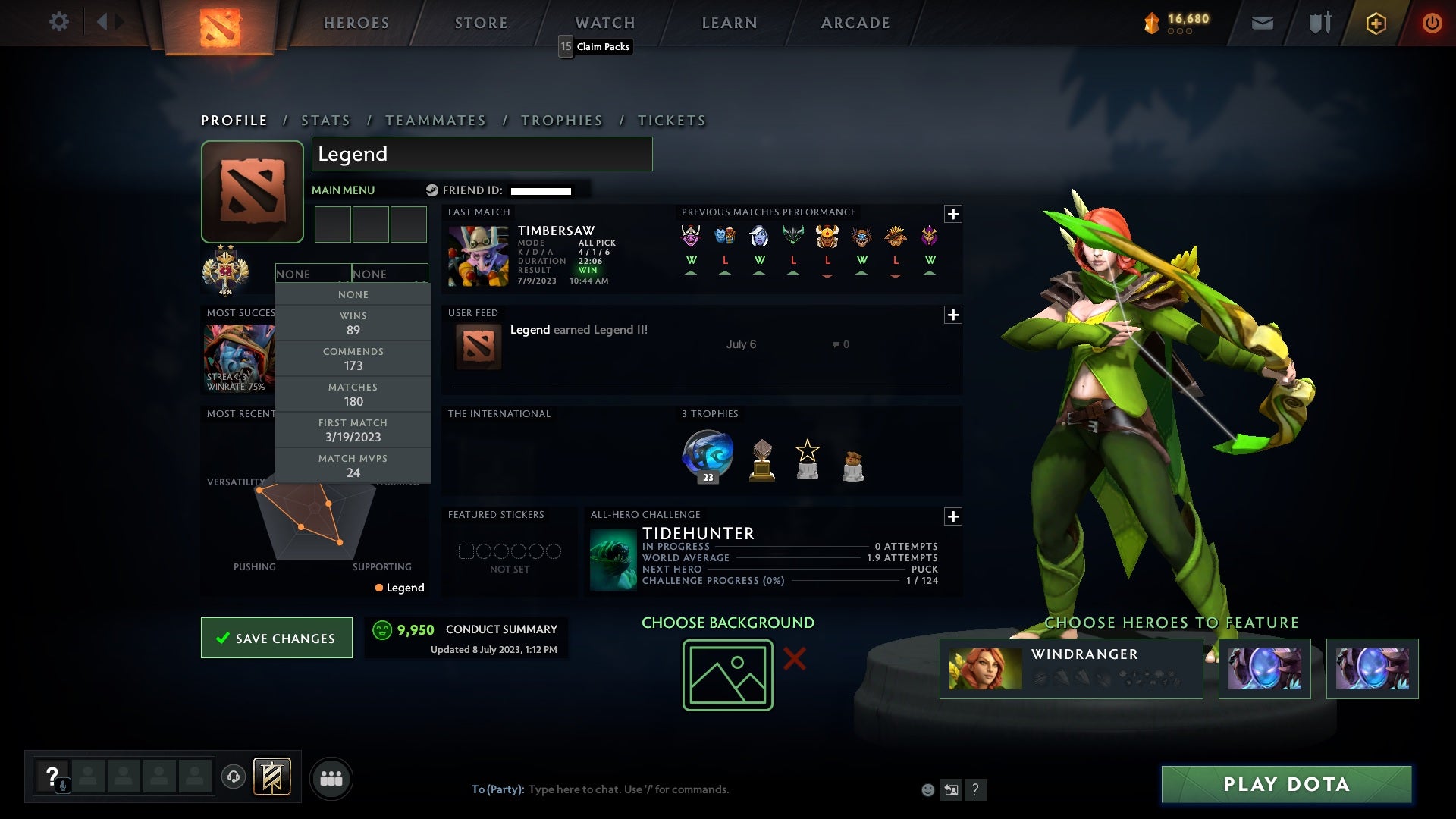Select MATCH MVPS 24 in stat list
1456x819 pixels.
click(x=353, y=465)
